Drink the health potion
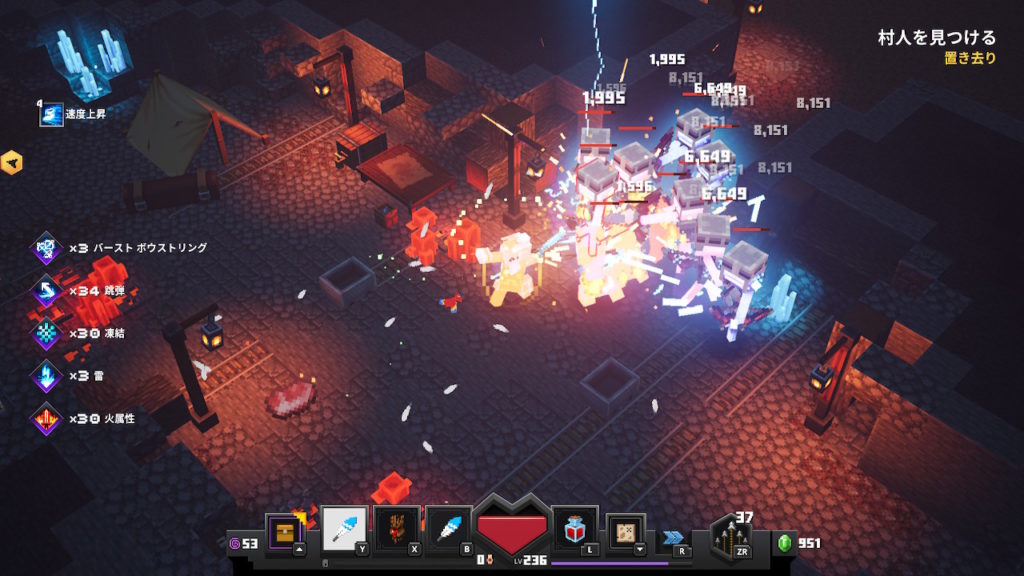Image resolution: width=1024 pixels, height=576 pixels. tap(575, 529)
